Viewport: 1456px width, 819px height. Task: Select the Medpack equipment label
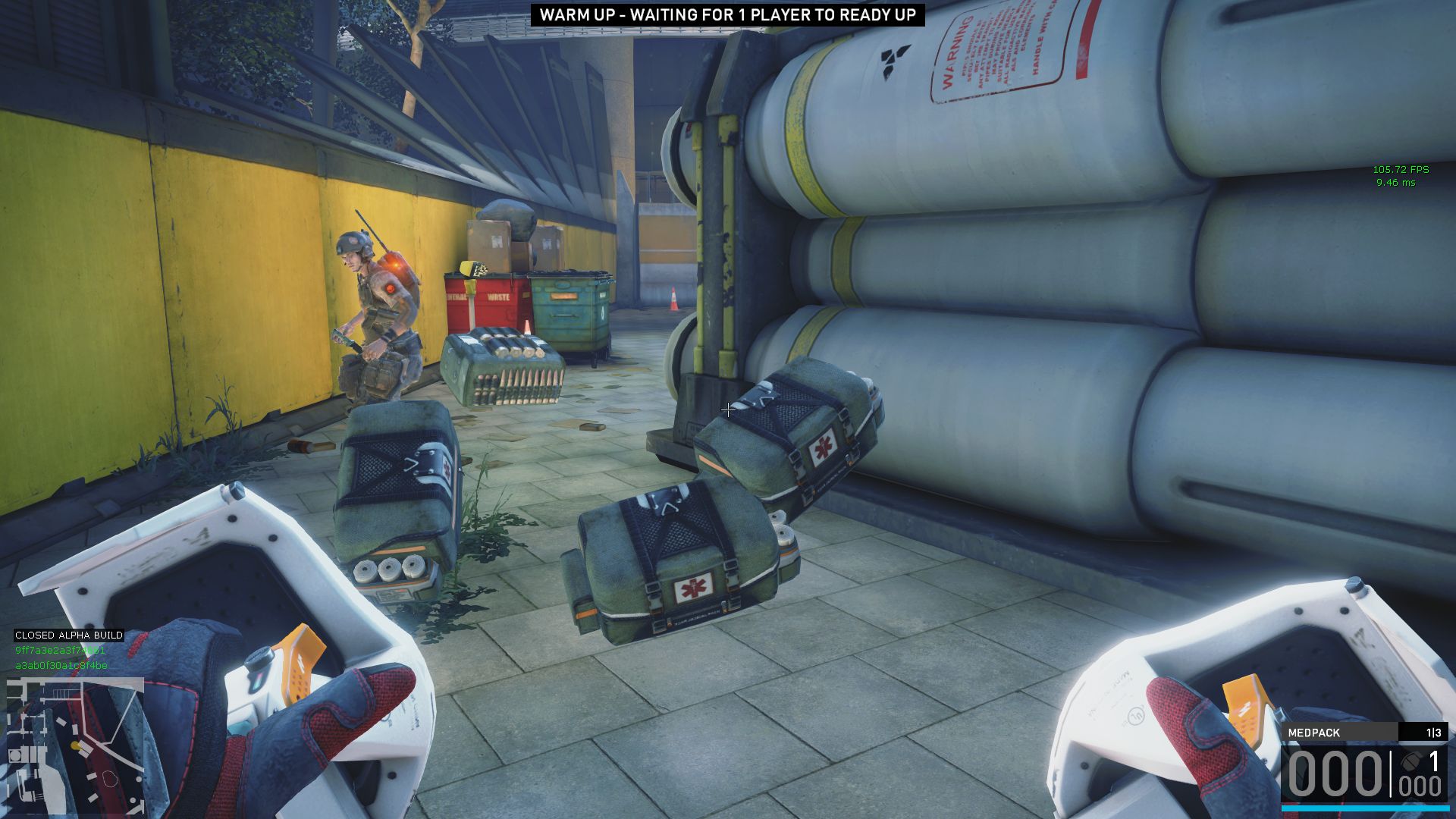[1314, 733]
